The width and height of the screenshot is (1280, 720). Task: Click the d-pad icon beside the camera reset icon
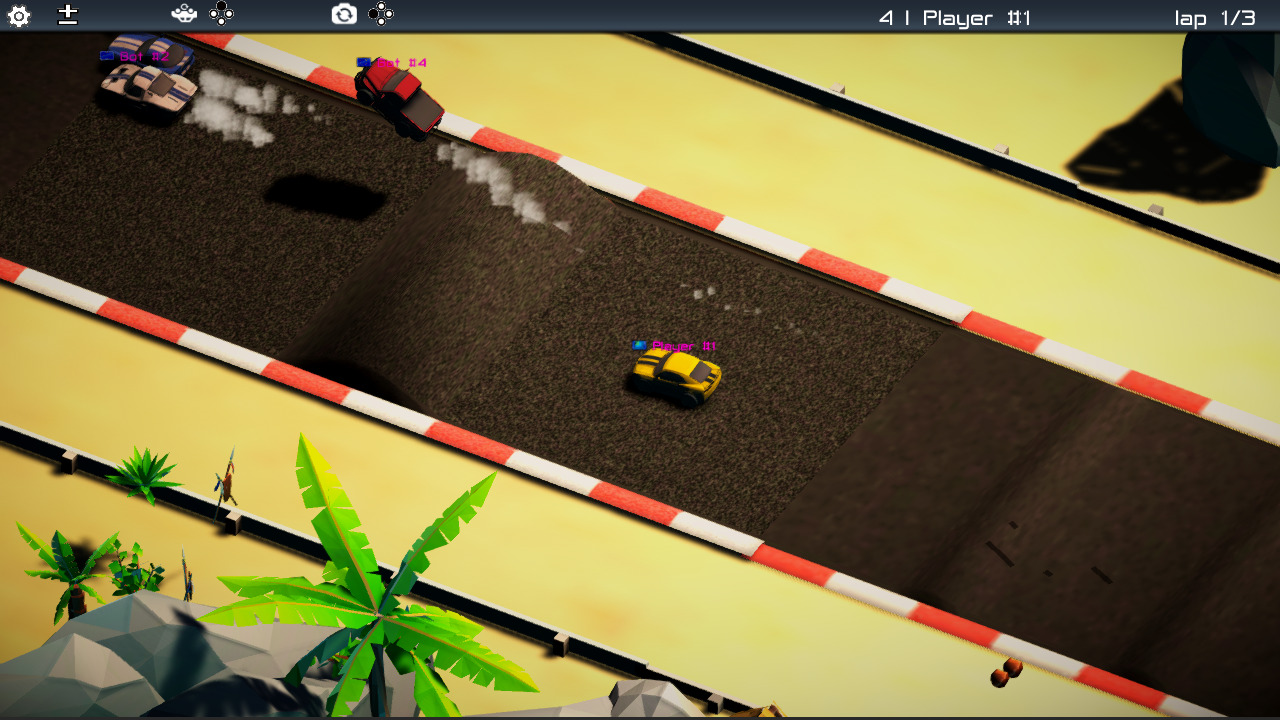pos(382,14)
